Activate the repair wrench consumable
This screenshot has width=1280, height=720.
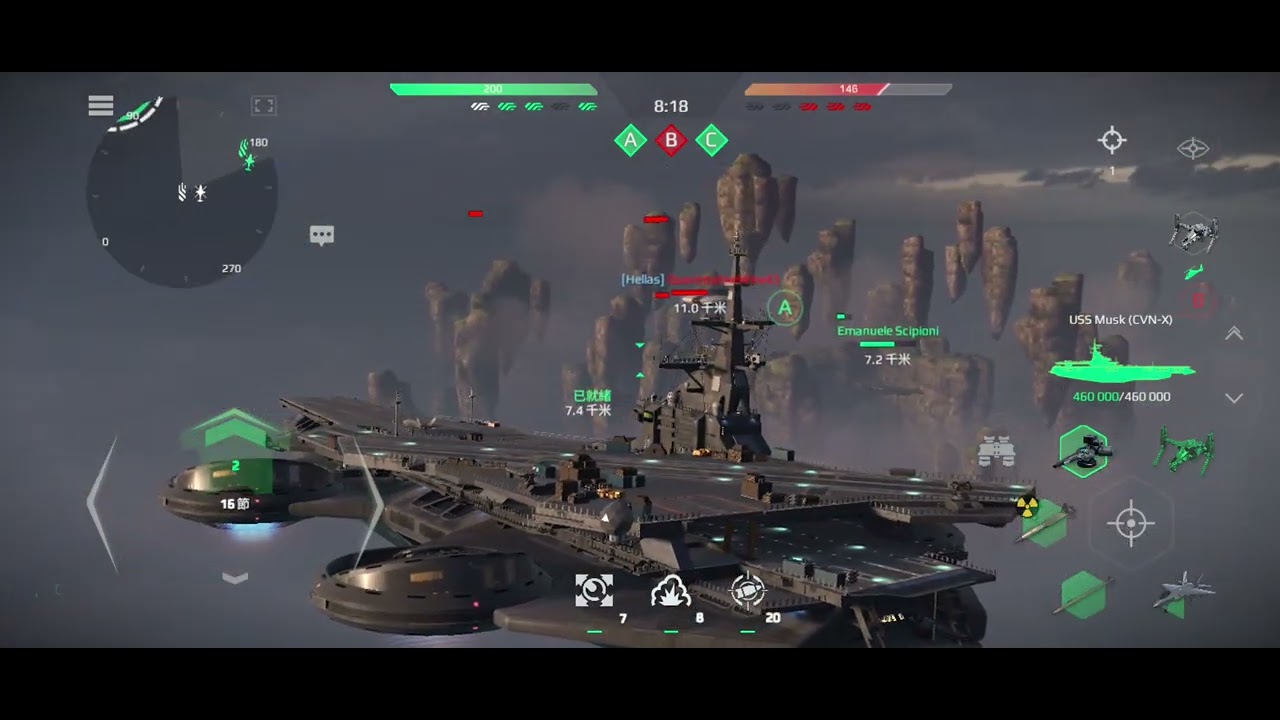pyautogui.click(x=594, y=591)
